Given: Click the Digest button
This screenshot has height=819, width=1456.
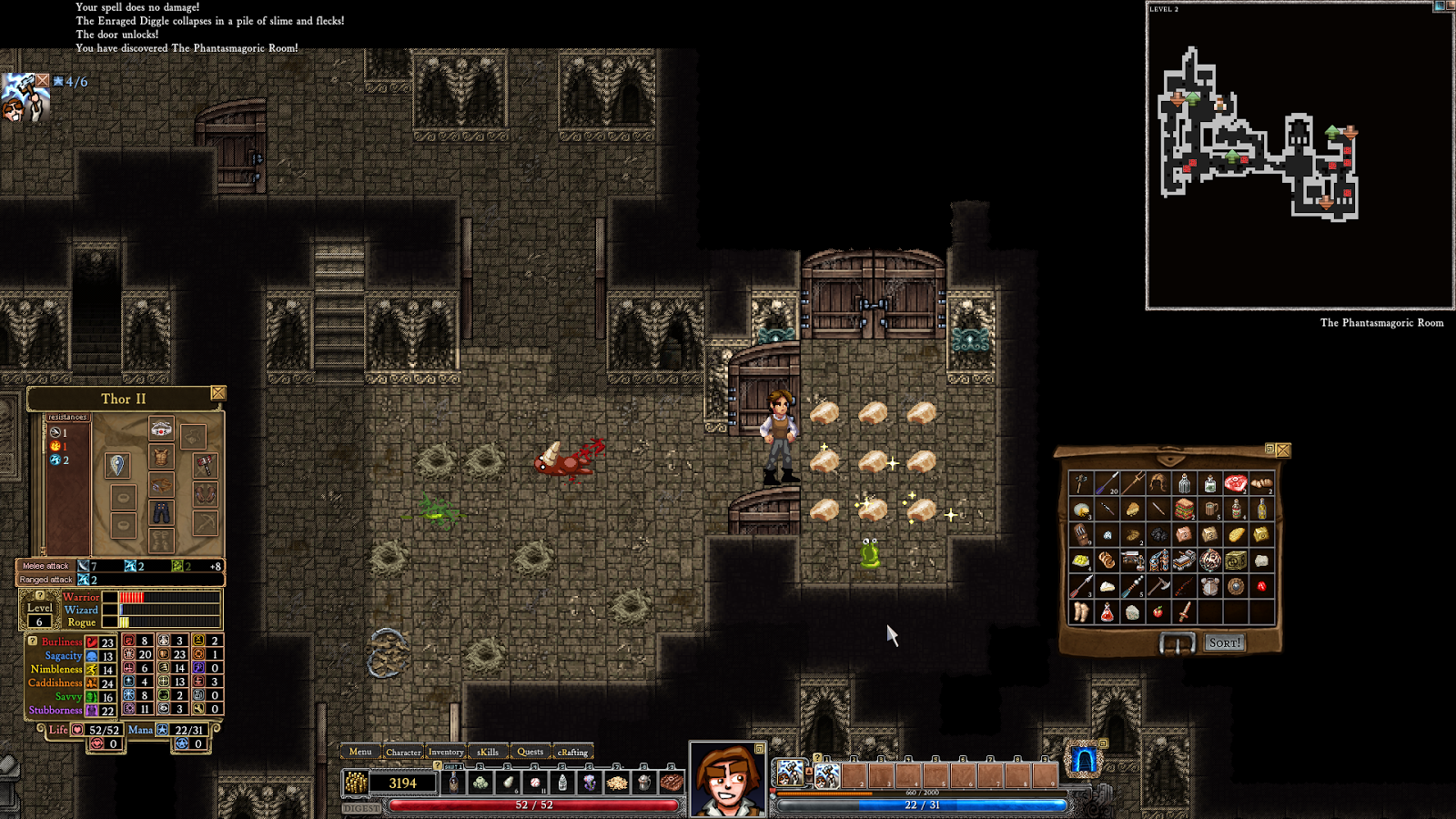Looking at the screenshot, I should coord(361,808).
